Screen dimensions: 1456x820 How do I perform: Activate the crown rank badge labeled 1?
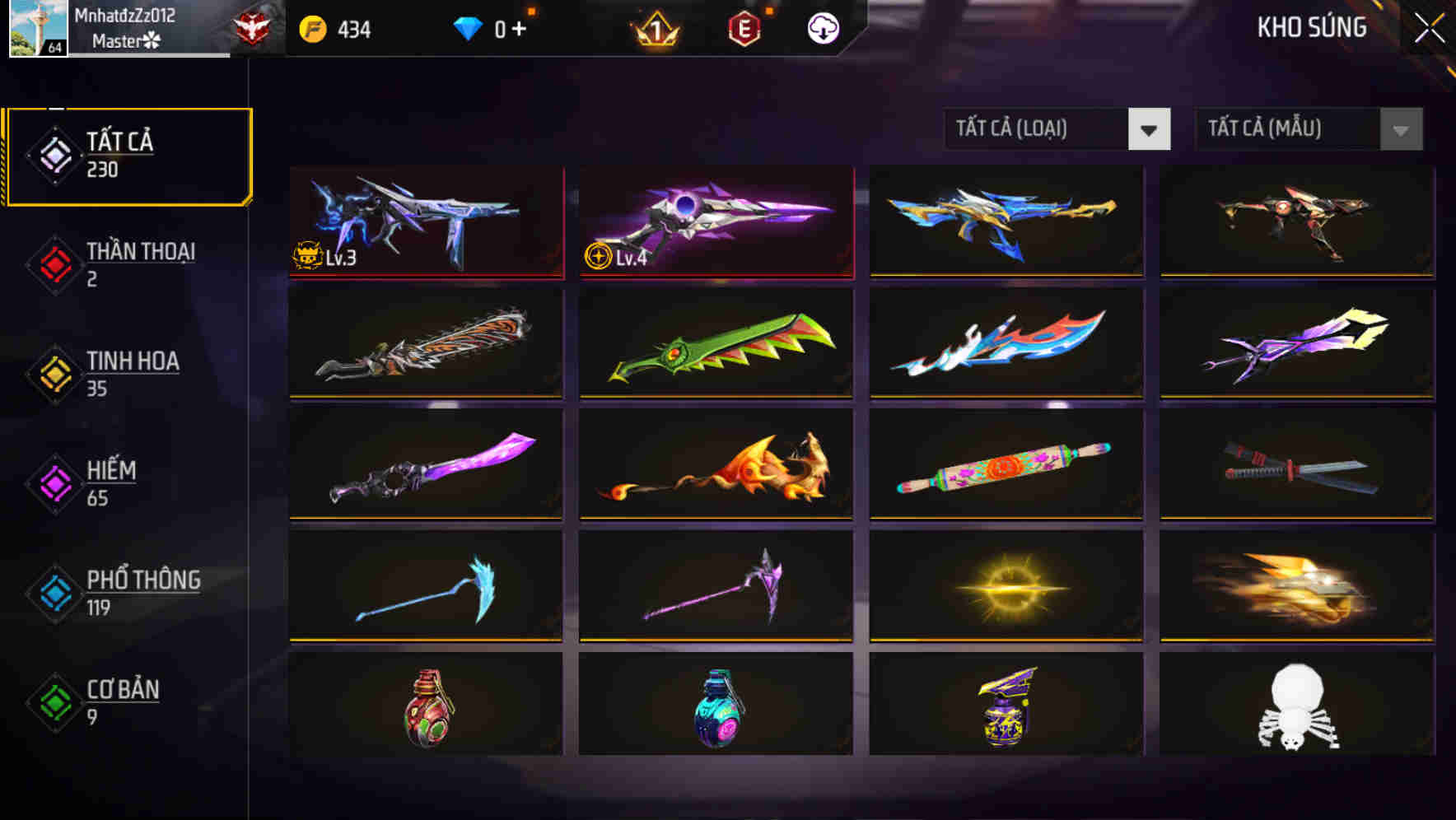click(x=655, y=27)
